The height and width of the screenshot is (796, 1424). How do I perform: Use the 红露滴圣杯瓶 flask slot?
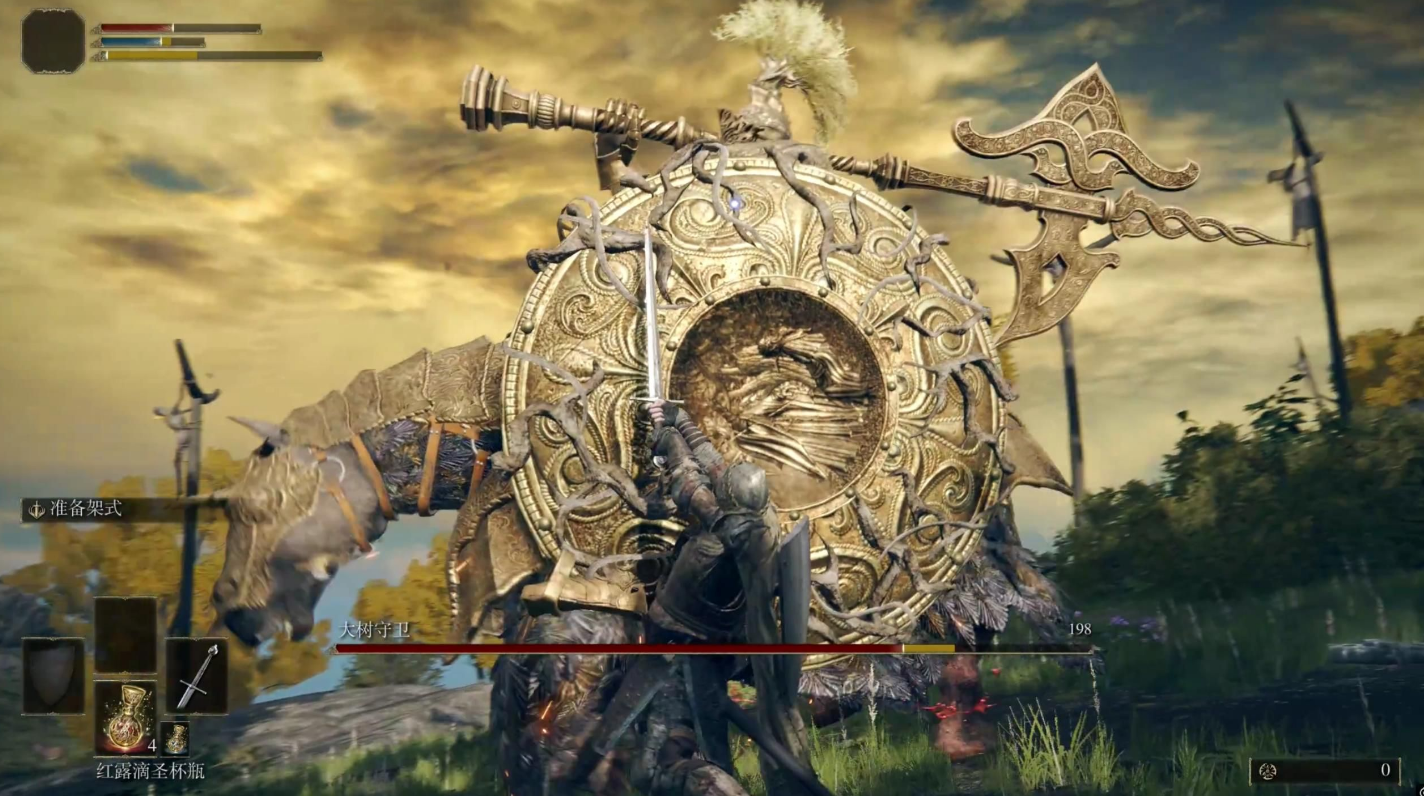(125, 718)
